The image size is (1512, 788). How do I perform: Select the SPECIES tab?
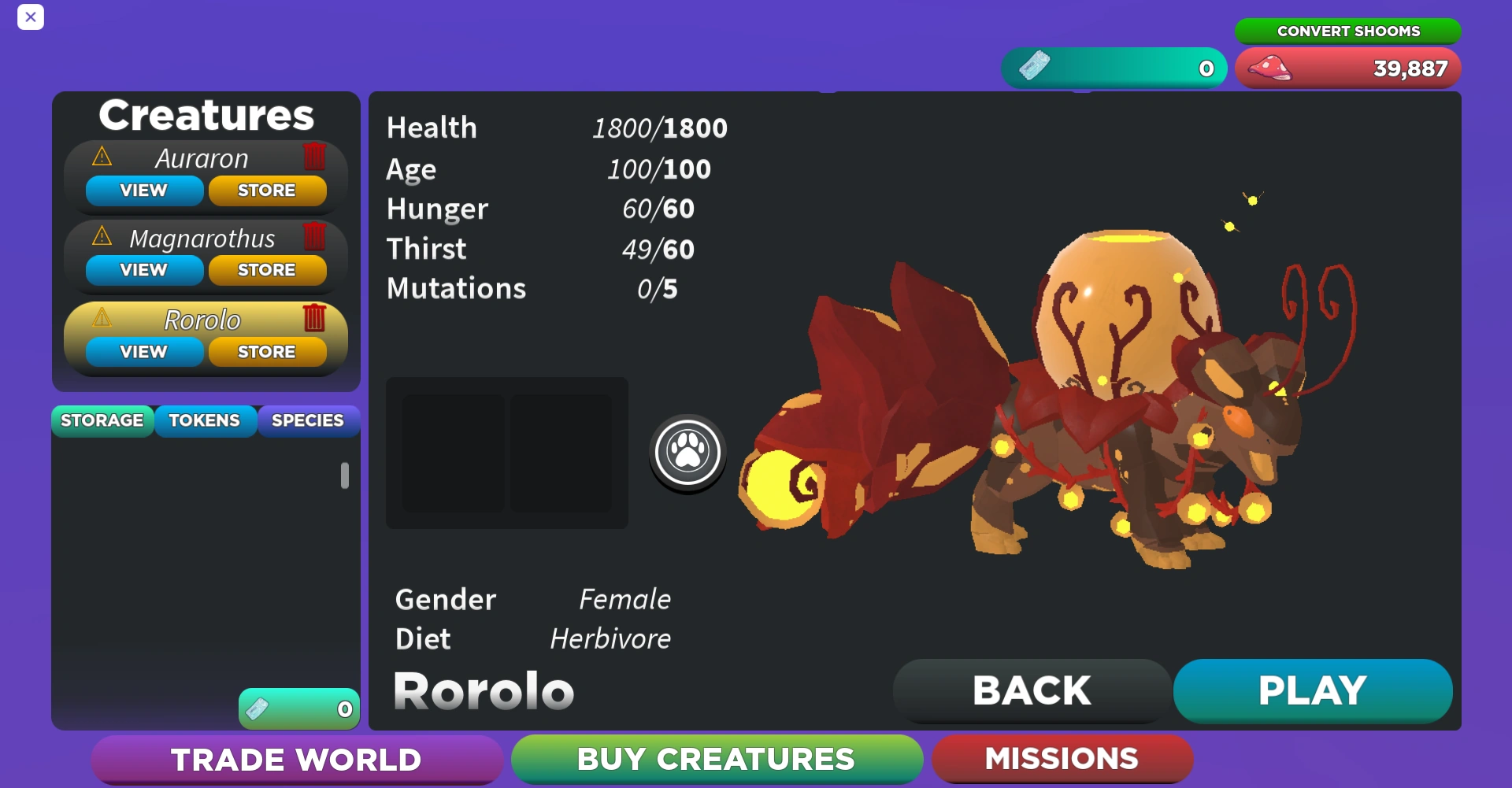click(x=308, y=420)
